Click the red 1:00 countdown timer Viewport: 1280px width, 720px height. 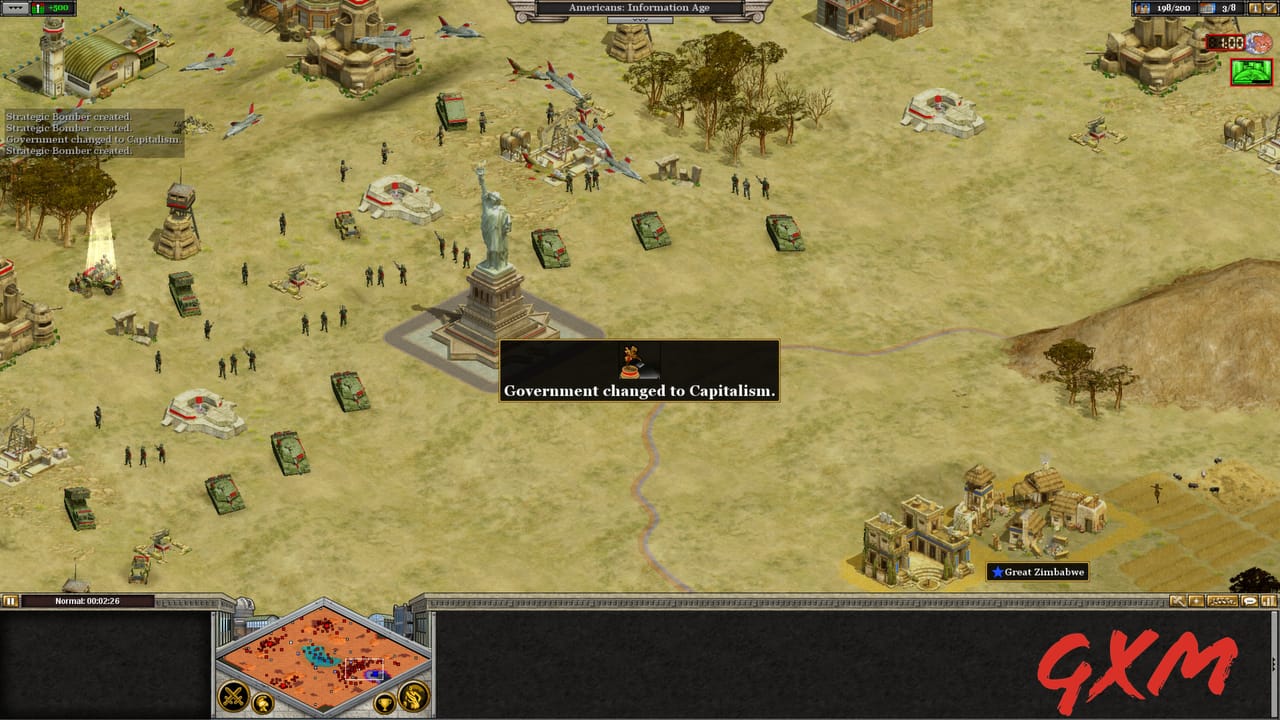tap(1225, 42)
